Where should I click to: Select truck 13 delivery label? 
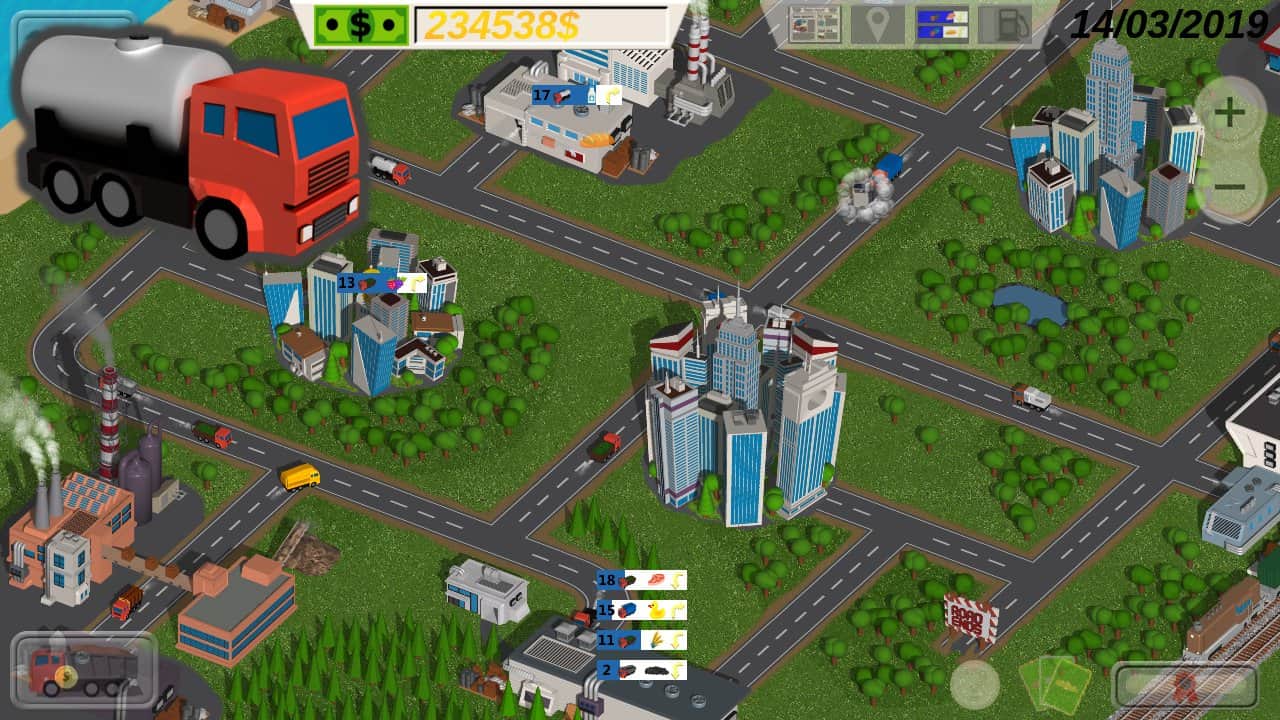coord(382,283)
